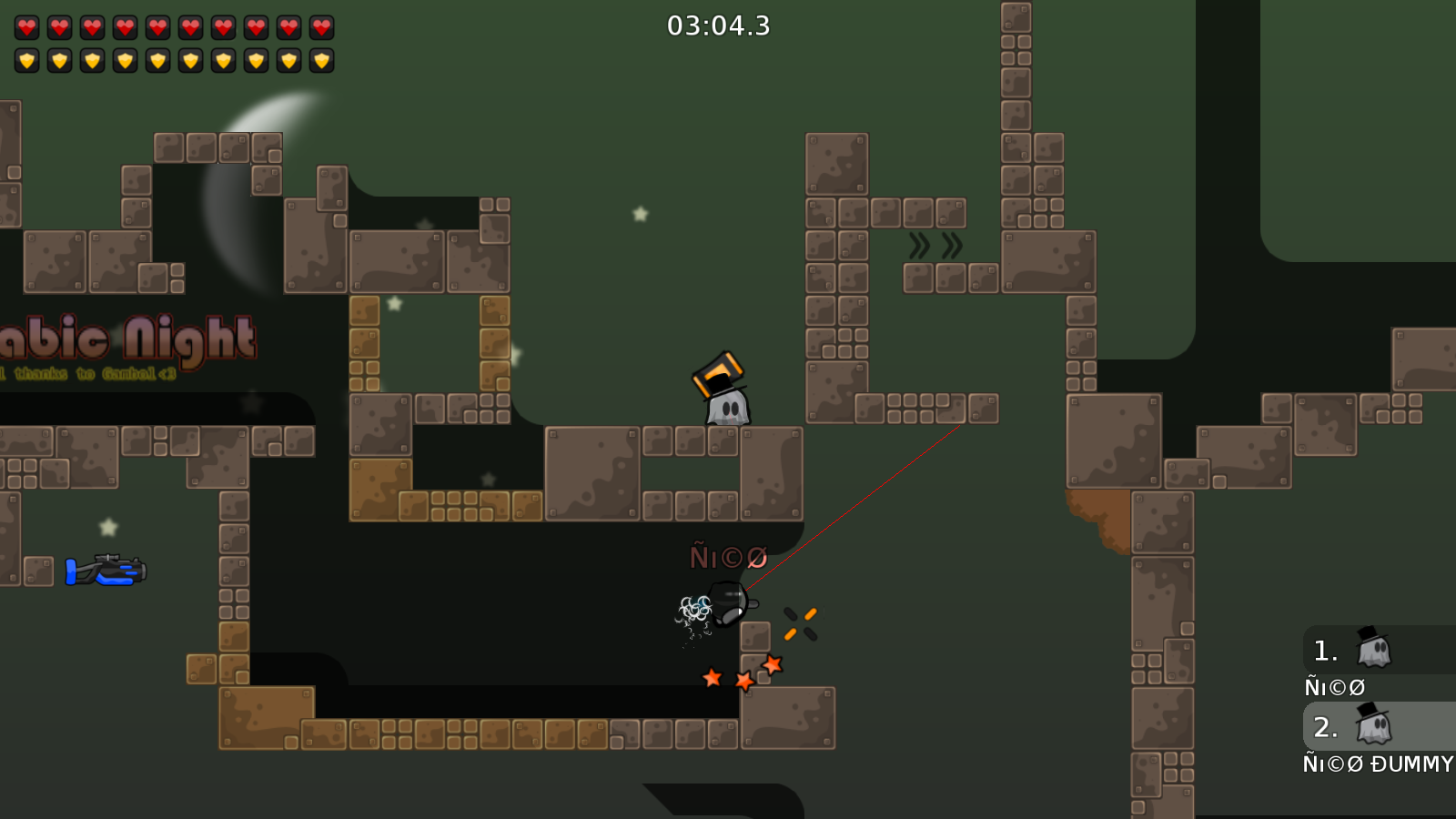Click the 'Arabic Night' map title

[x=123, y=339]
